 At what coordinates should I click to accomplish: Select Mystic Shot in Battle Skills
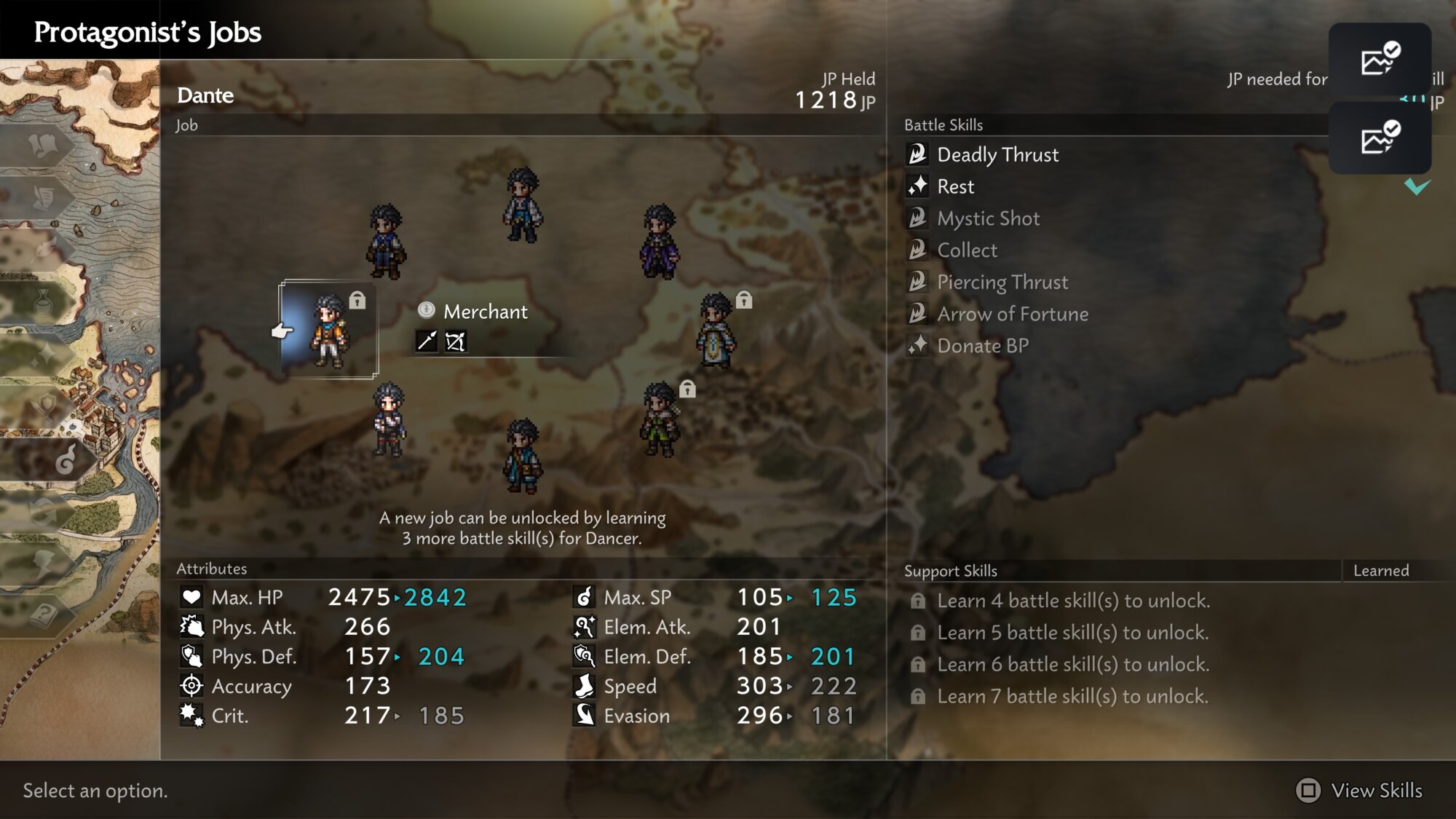click(988, 218)
